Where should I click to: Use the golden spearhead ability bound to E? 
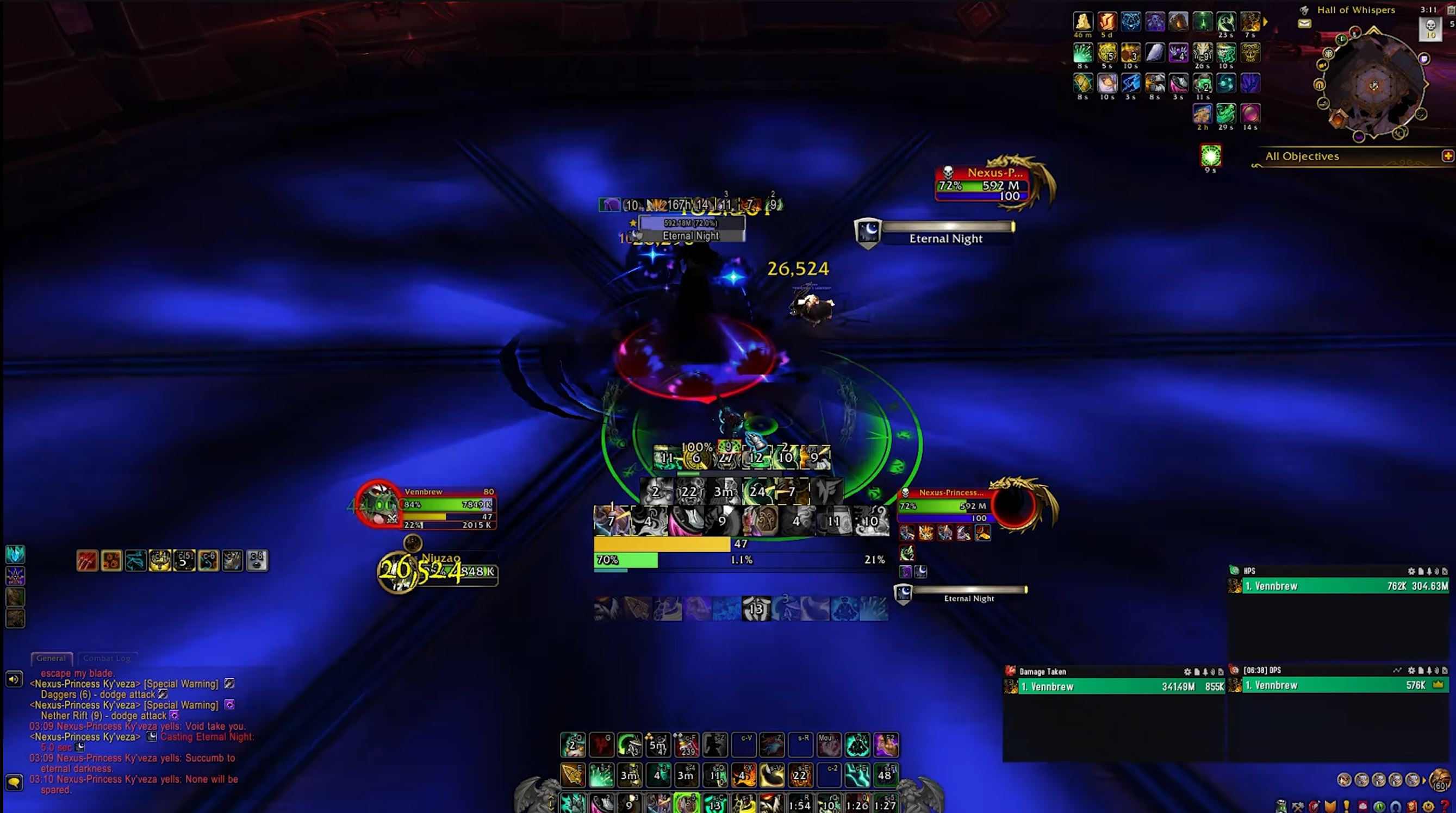point(573,774)
